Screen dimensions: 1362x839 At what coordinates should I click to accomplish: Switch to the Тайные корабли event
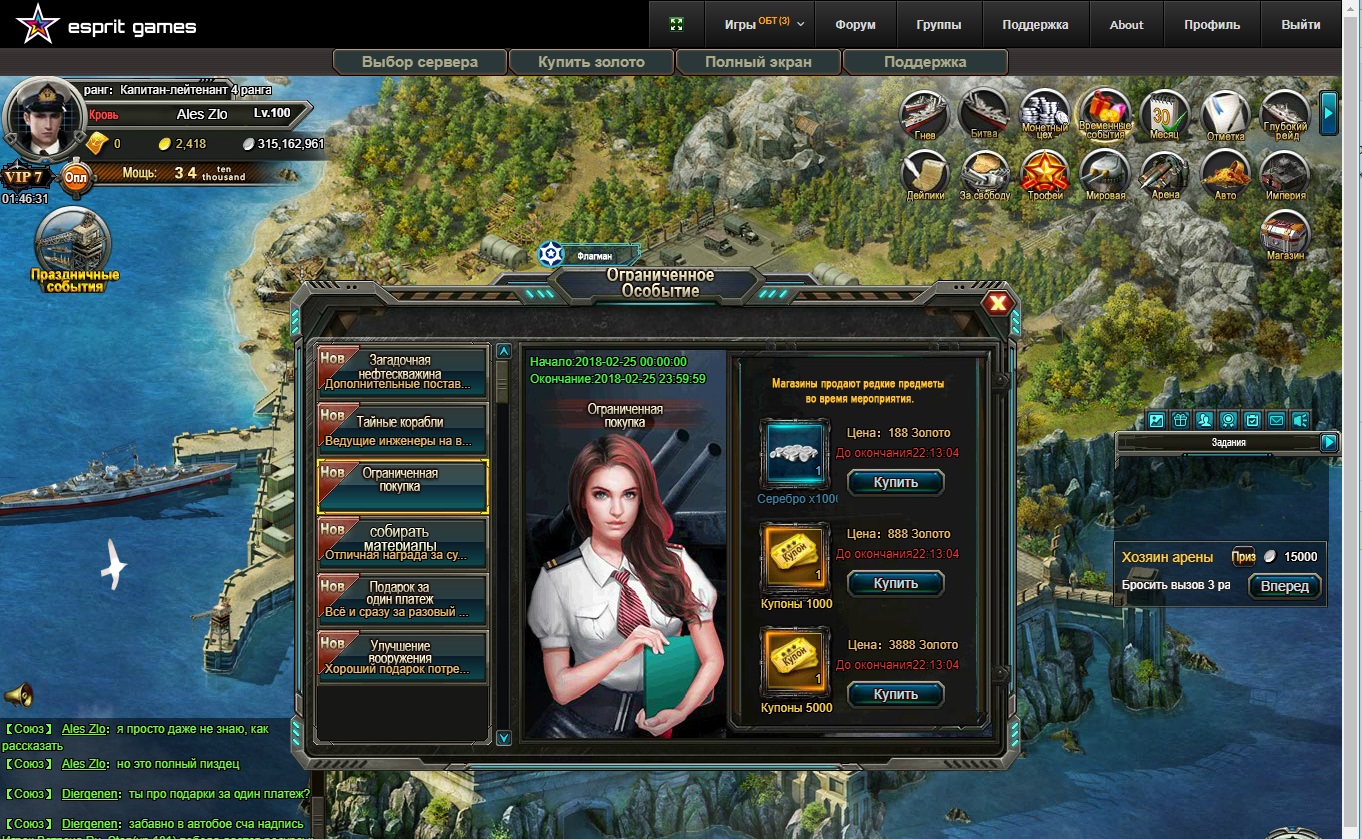tap(402, 429)
